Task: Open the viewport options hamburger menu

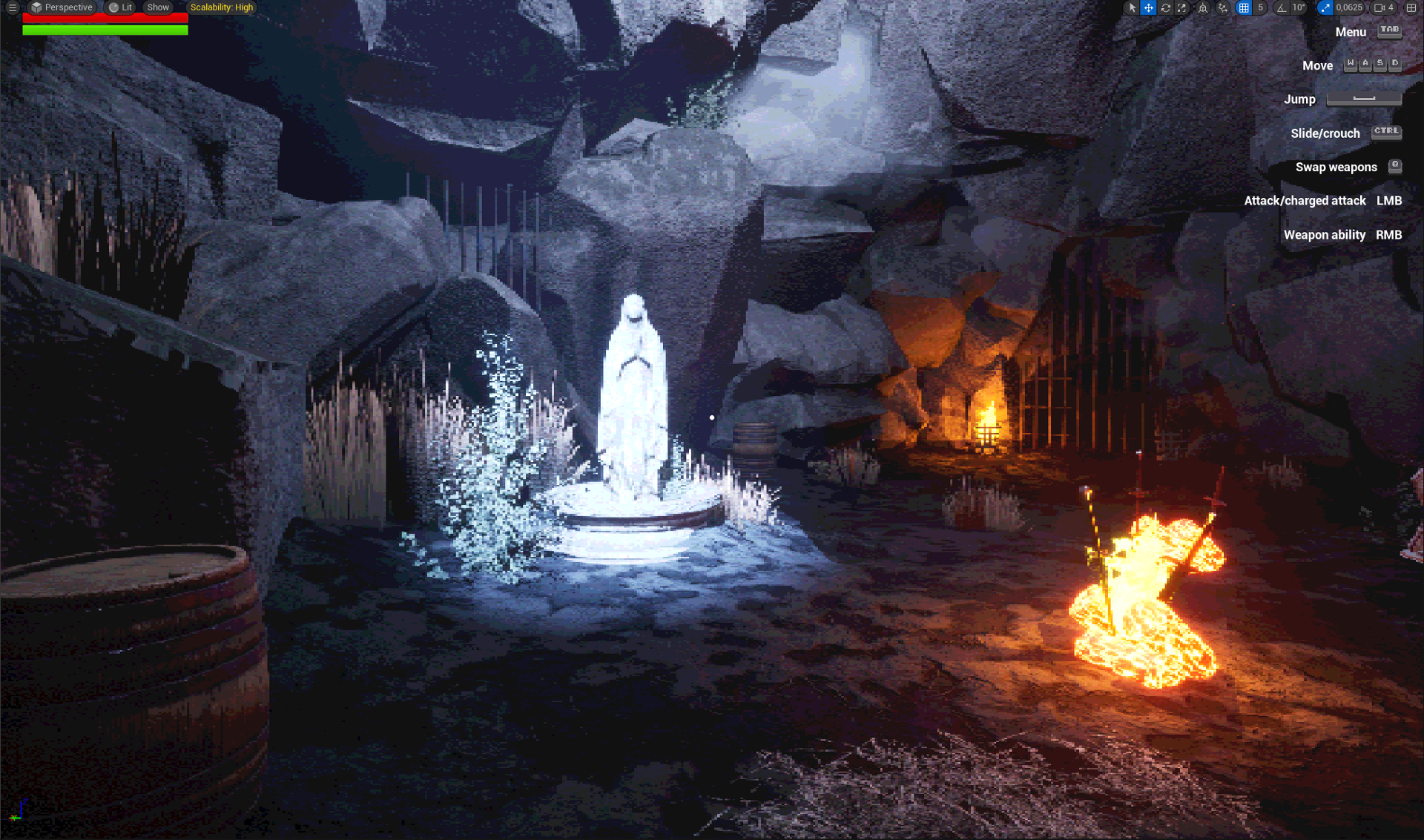Action: click(x=12, y=7)
